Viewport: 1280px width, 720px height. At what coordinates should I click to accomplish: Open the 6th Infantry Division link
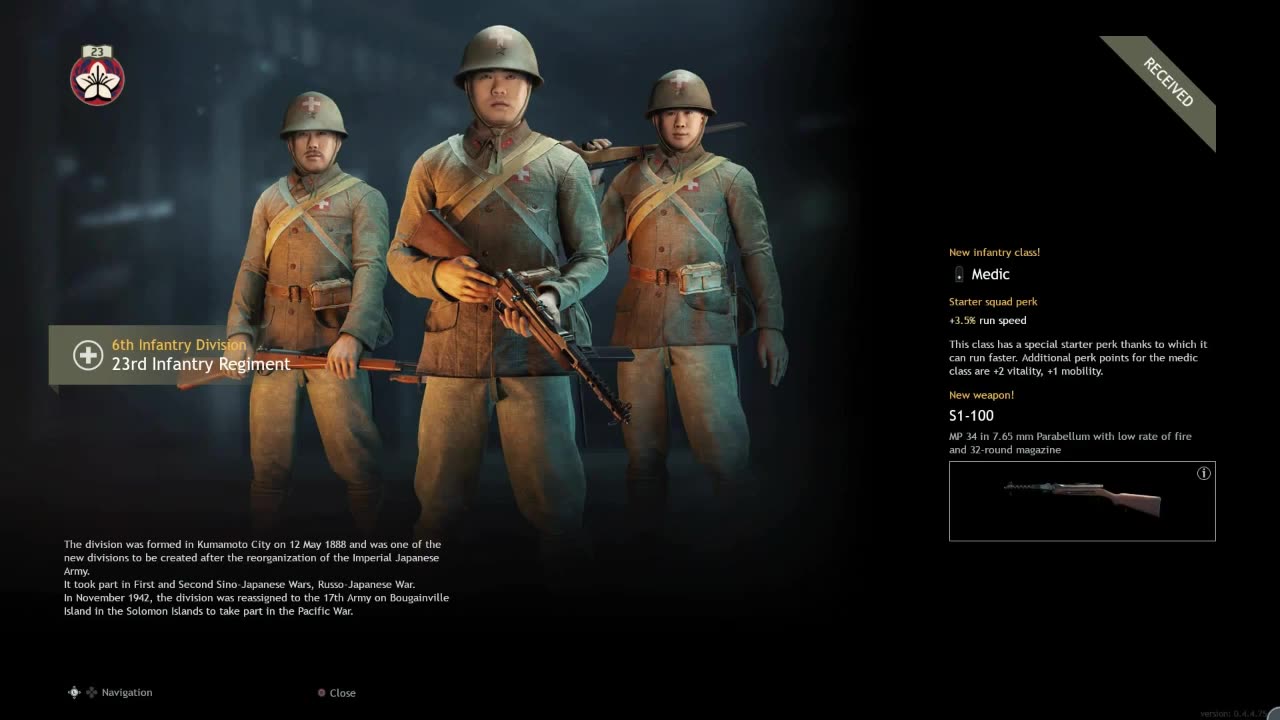coord(179,344)
